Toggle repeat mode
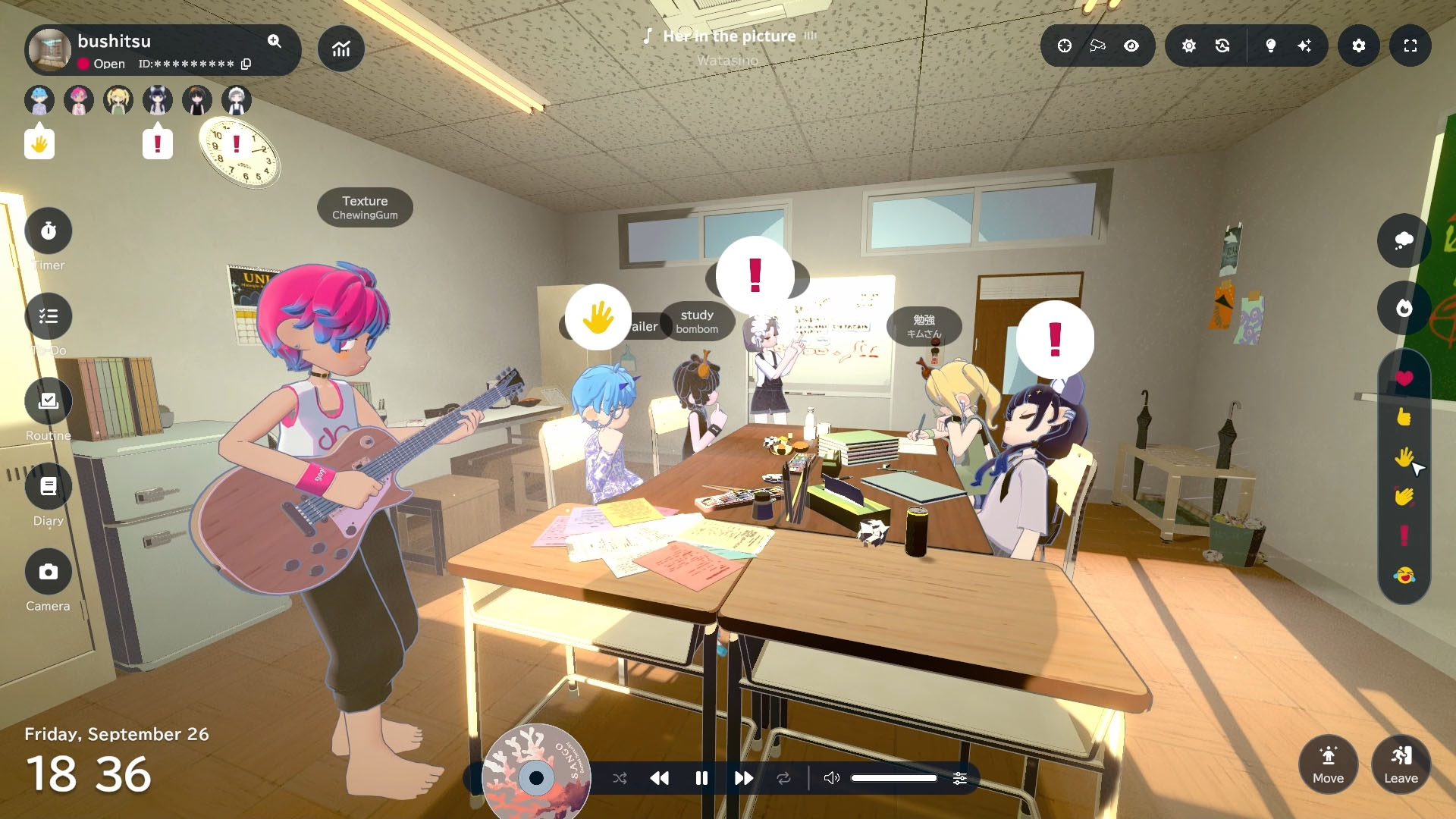 click(x=783, y=778)
